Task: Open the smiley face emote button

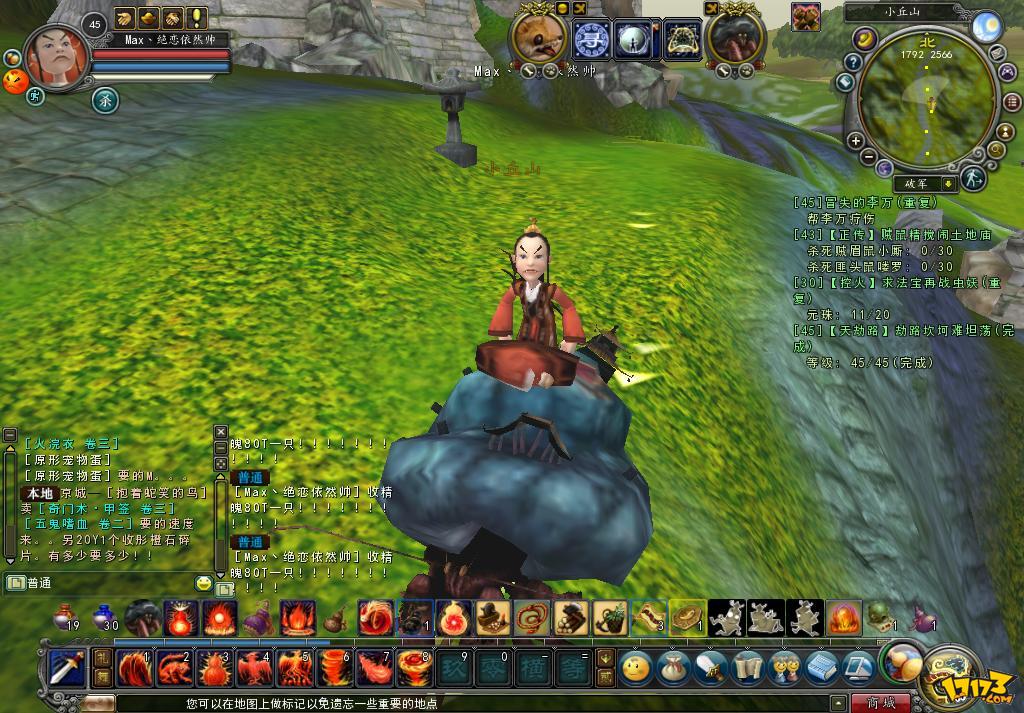Action: tap(634, 666)
